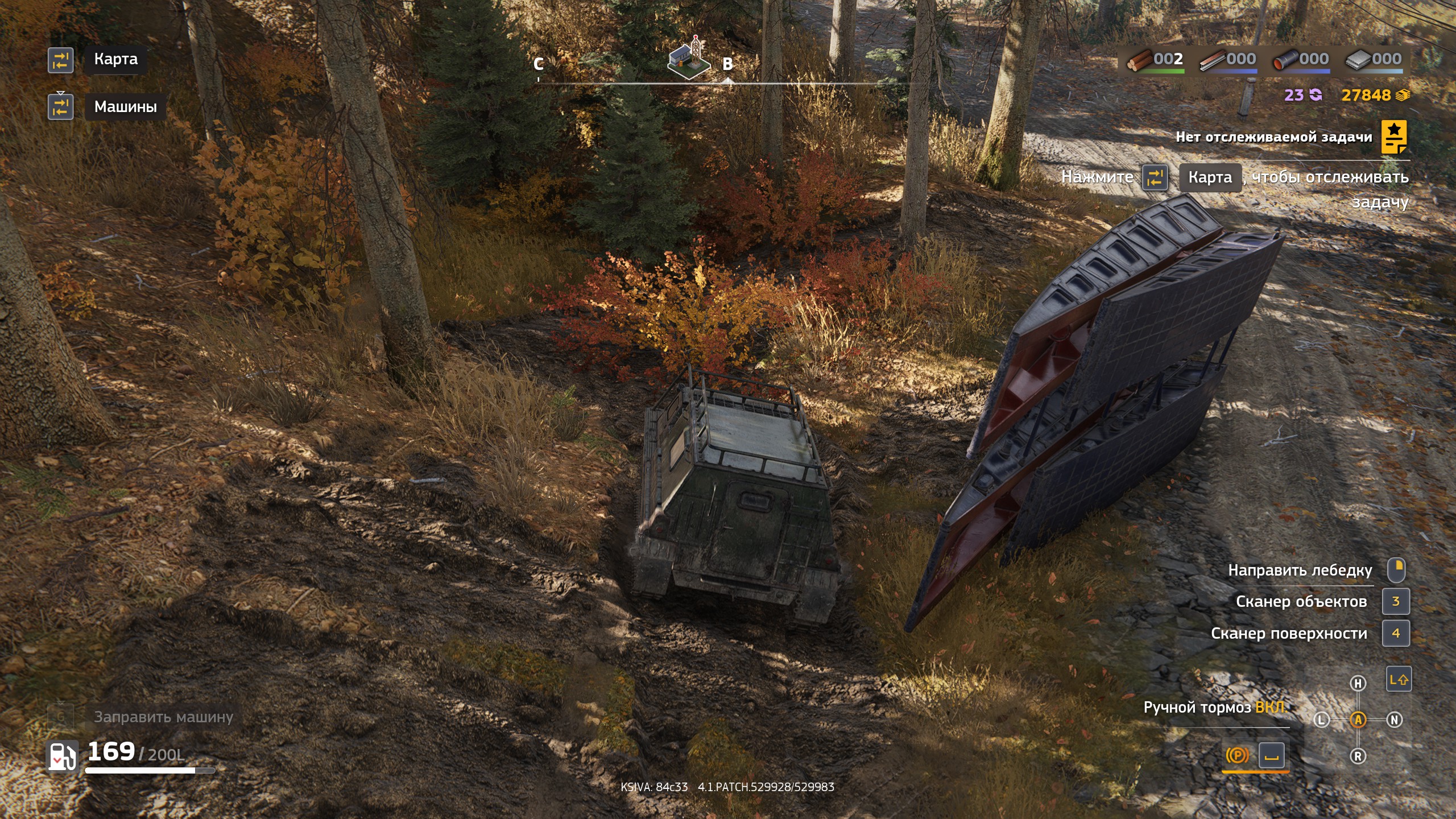Click the swap icon beside Карта
The height and width of the screenshot is (819, 1456).
click(61, 60)
